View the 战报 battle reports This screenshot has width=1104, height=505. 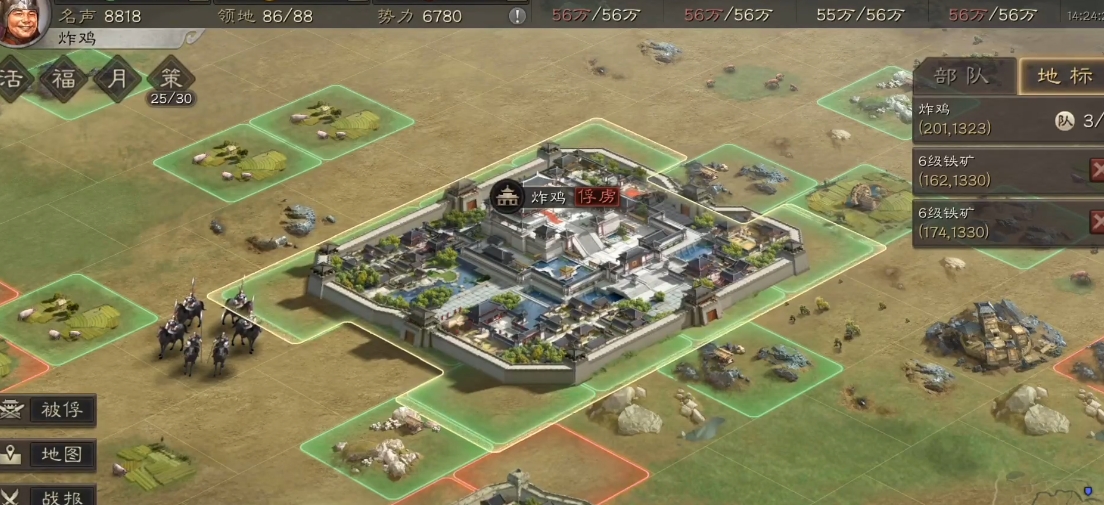point(50,496)
